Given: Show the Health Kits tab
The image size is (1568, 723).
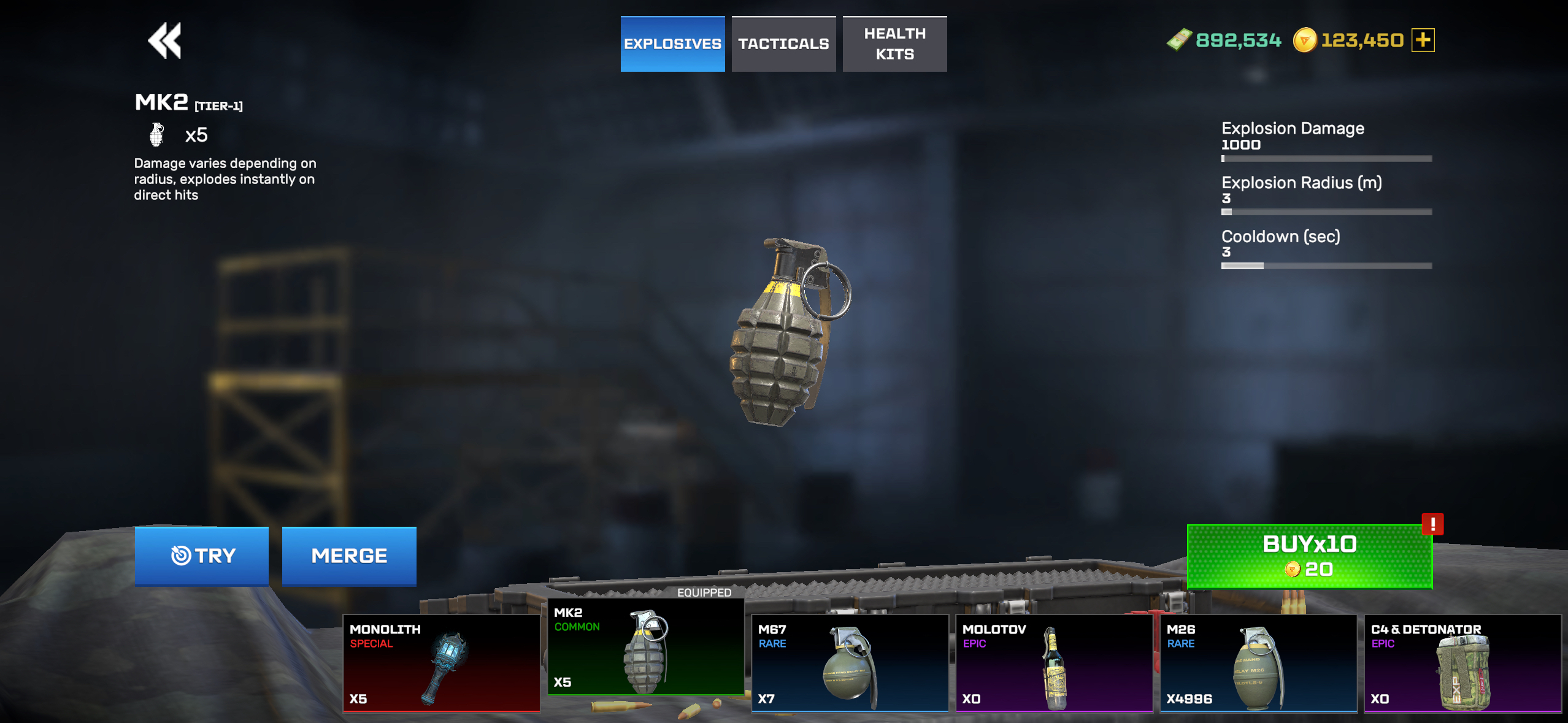Looking at the screenshot, I should click(x=894, y=44).
